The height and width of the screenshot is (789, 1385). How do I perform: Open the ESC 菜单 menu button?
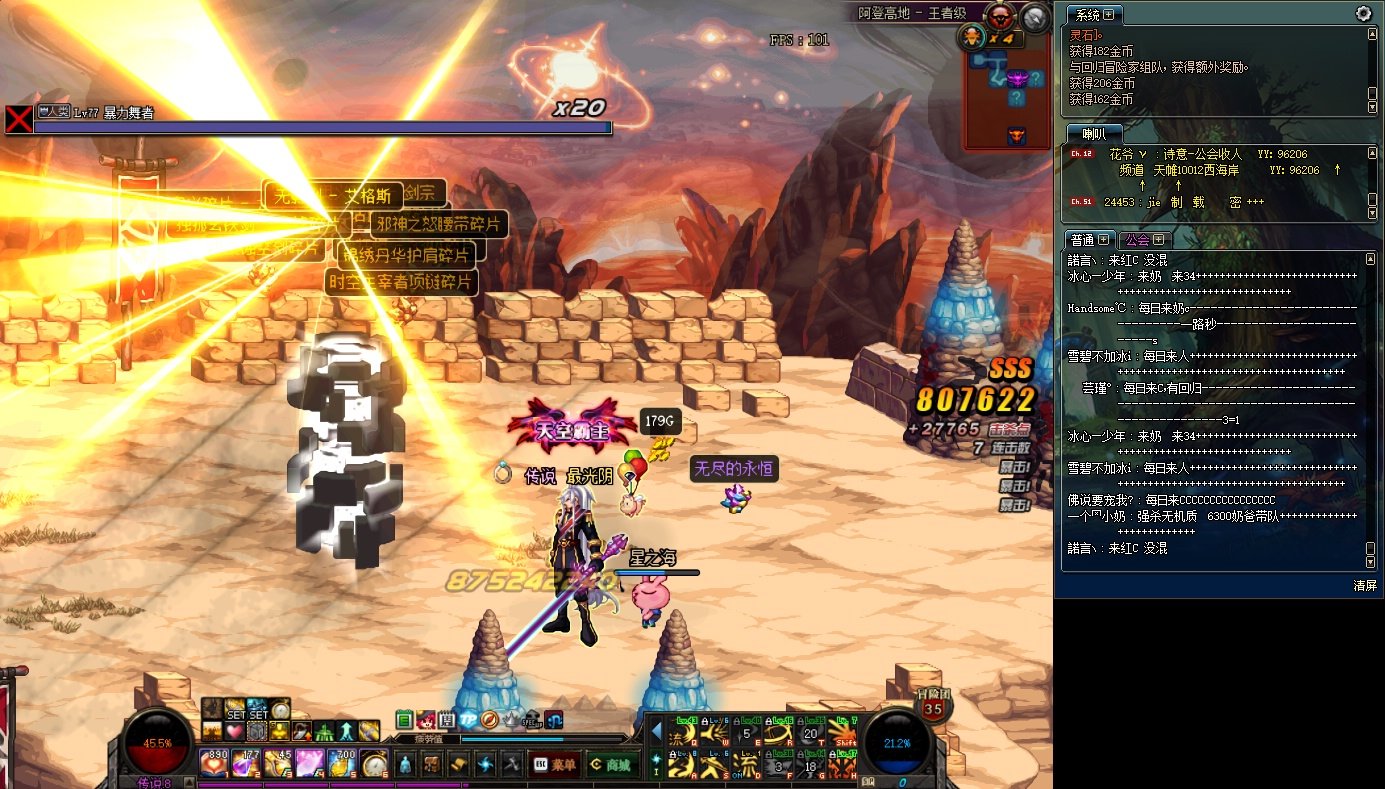click(554, 765)
